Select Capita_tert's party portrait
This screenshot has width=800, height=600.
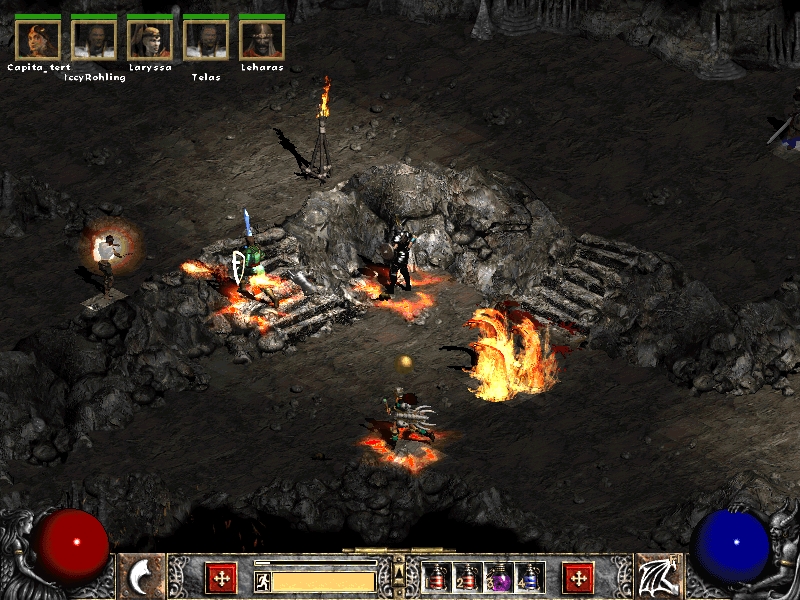tap(38, 39)
